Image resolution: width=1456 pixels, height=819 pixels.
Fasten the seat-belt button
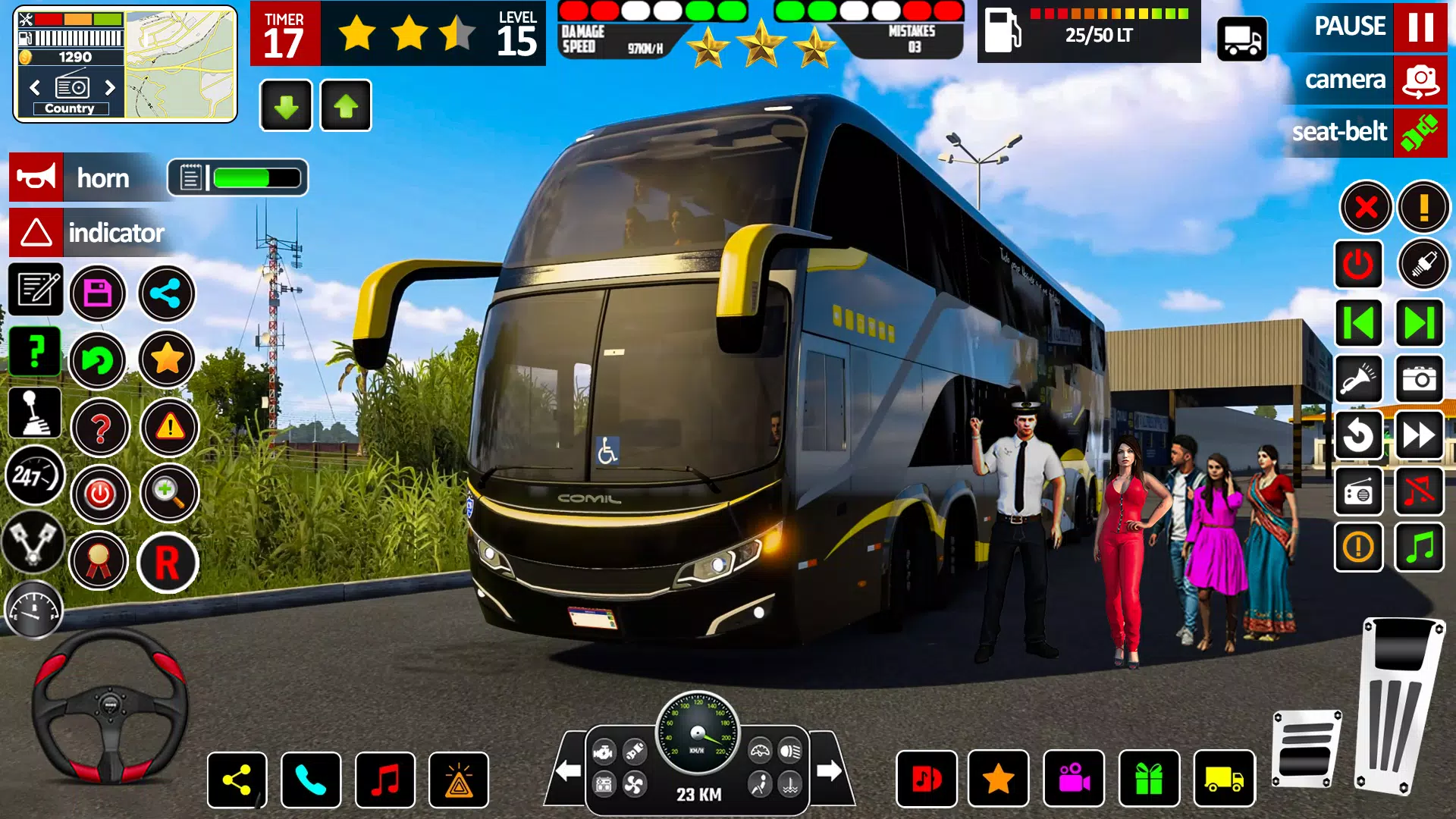click(x=1420, y=133)
